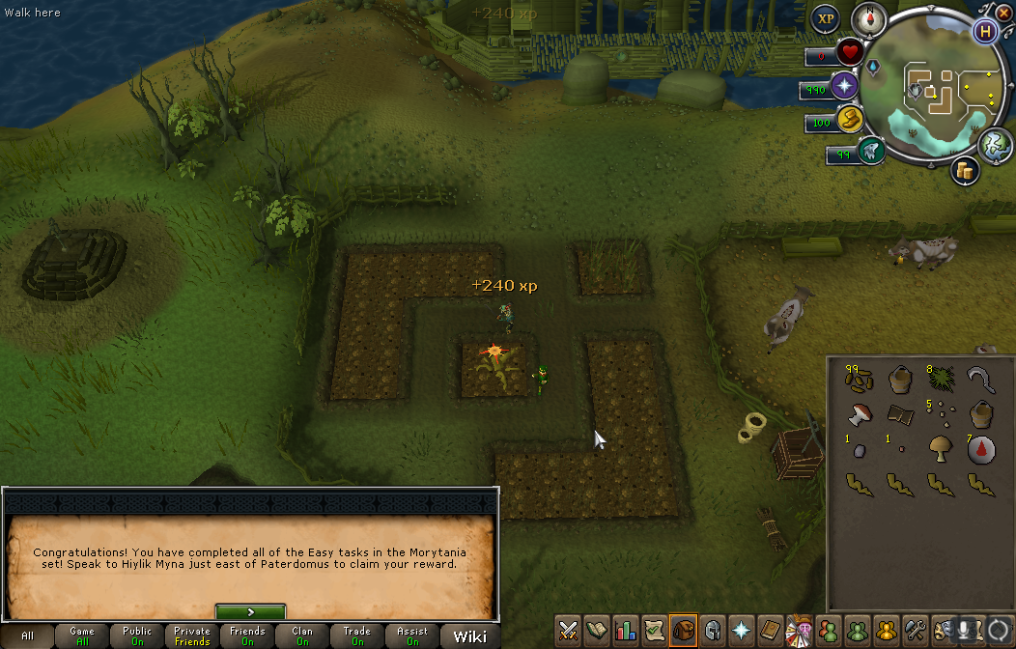Open the worn equipment helmet tab

[712, 630]
